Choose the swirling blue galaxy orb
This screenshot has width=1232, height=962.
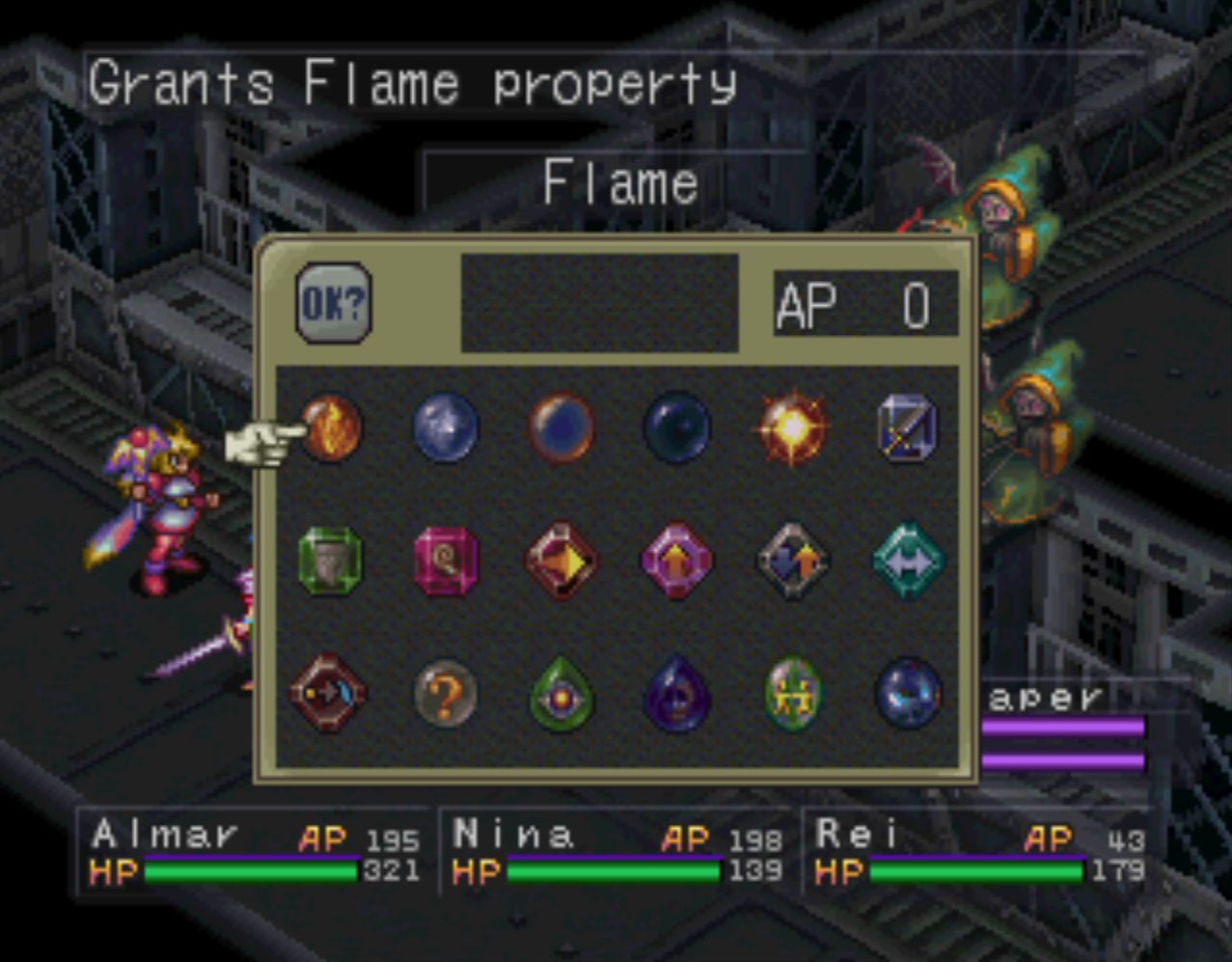[x=909, y=693]
